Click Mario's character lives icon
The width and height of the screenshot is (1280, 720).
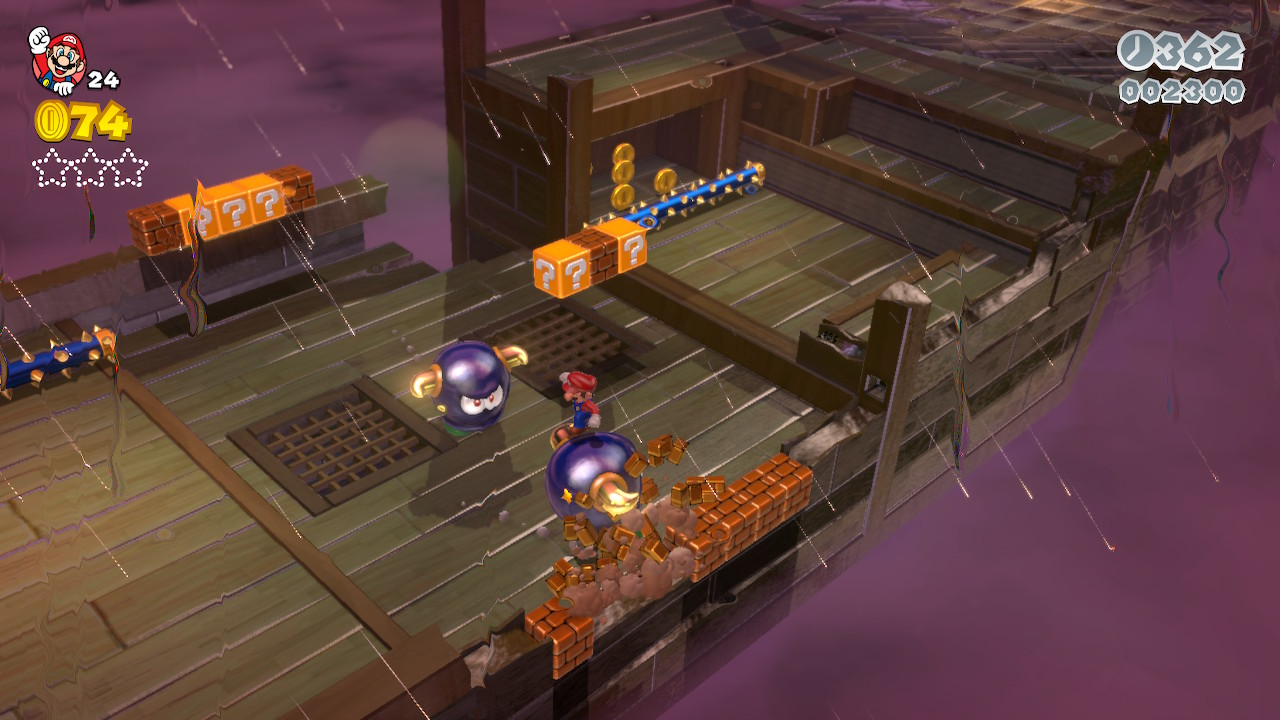[x=57, y=60]
